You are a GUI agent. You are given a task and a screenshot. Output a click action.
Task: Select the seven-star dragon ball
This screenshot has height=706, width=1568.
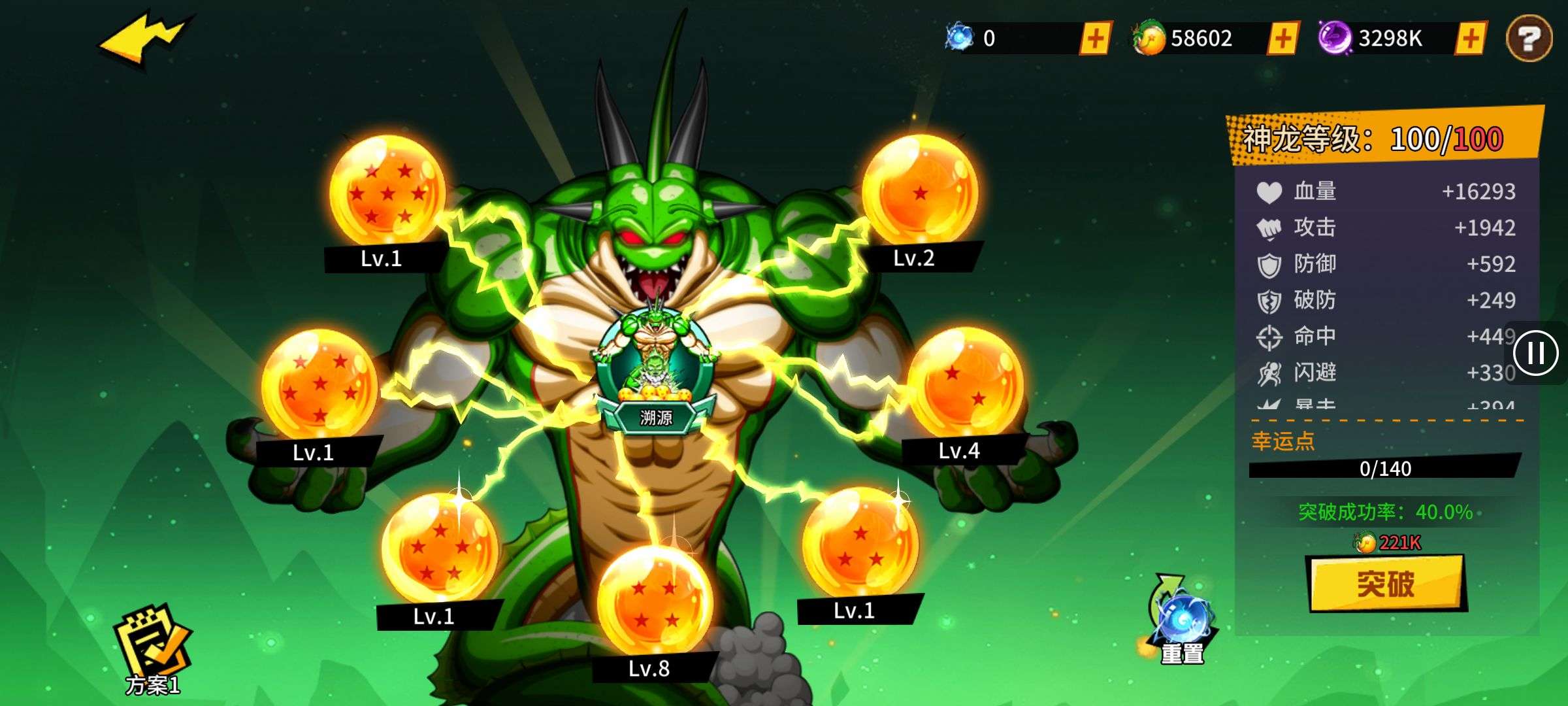click(387, 191)
